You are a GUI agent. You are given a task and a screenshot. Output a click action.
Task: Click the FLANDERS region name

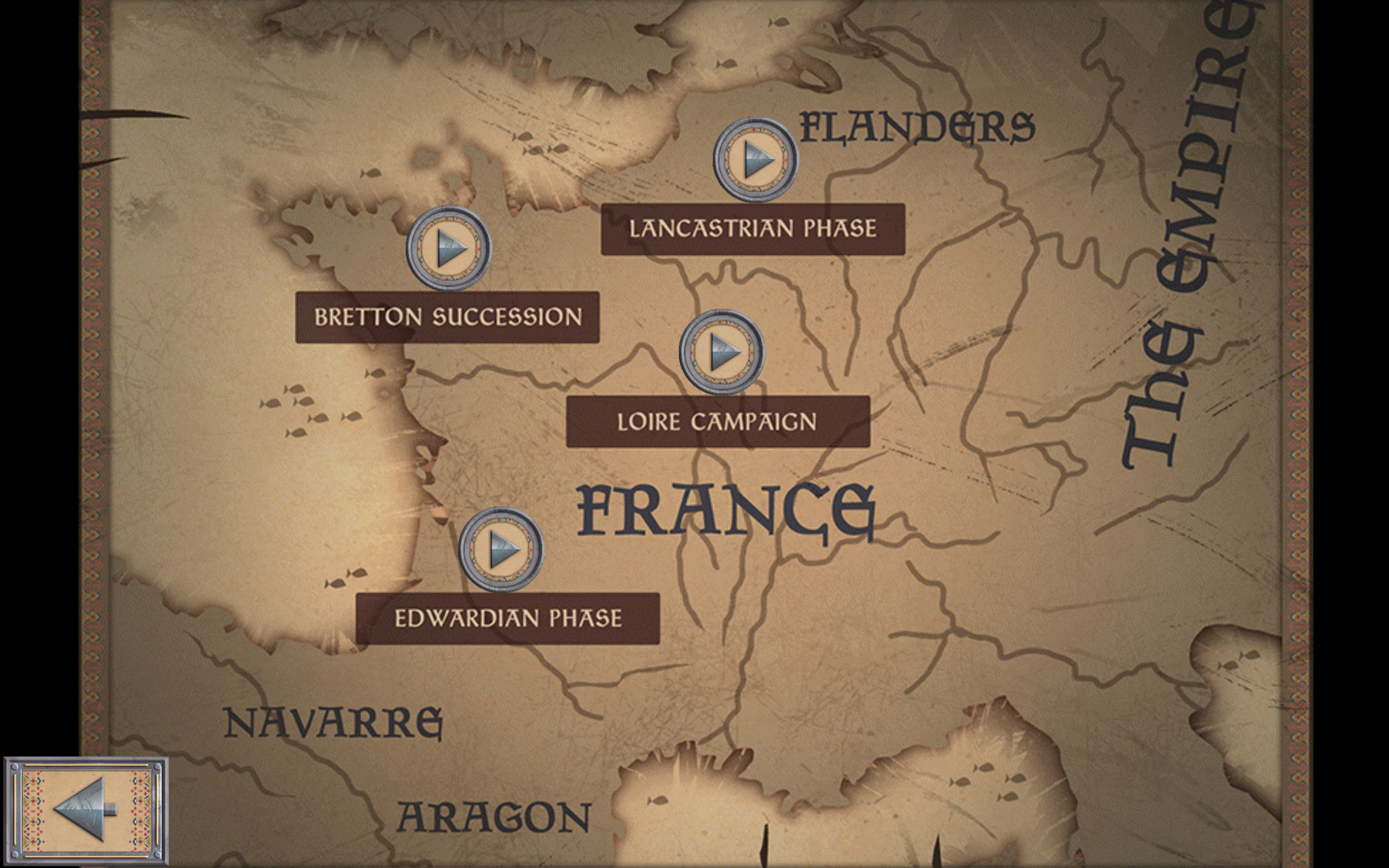[916, 126]
